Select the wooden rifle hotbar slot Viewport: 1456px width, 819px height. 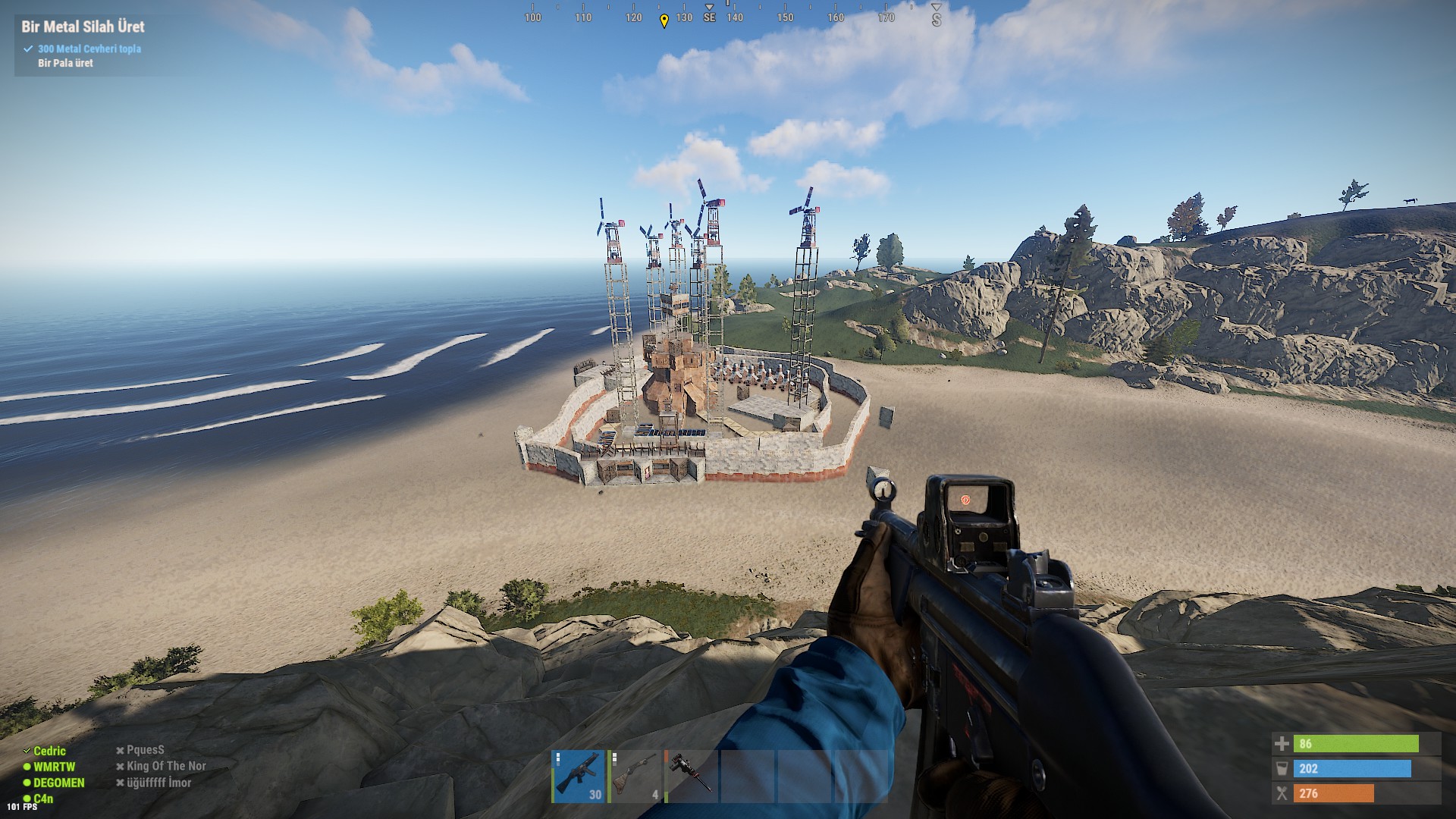[635, 776]
